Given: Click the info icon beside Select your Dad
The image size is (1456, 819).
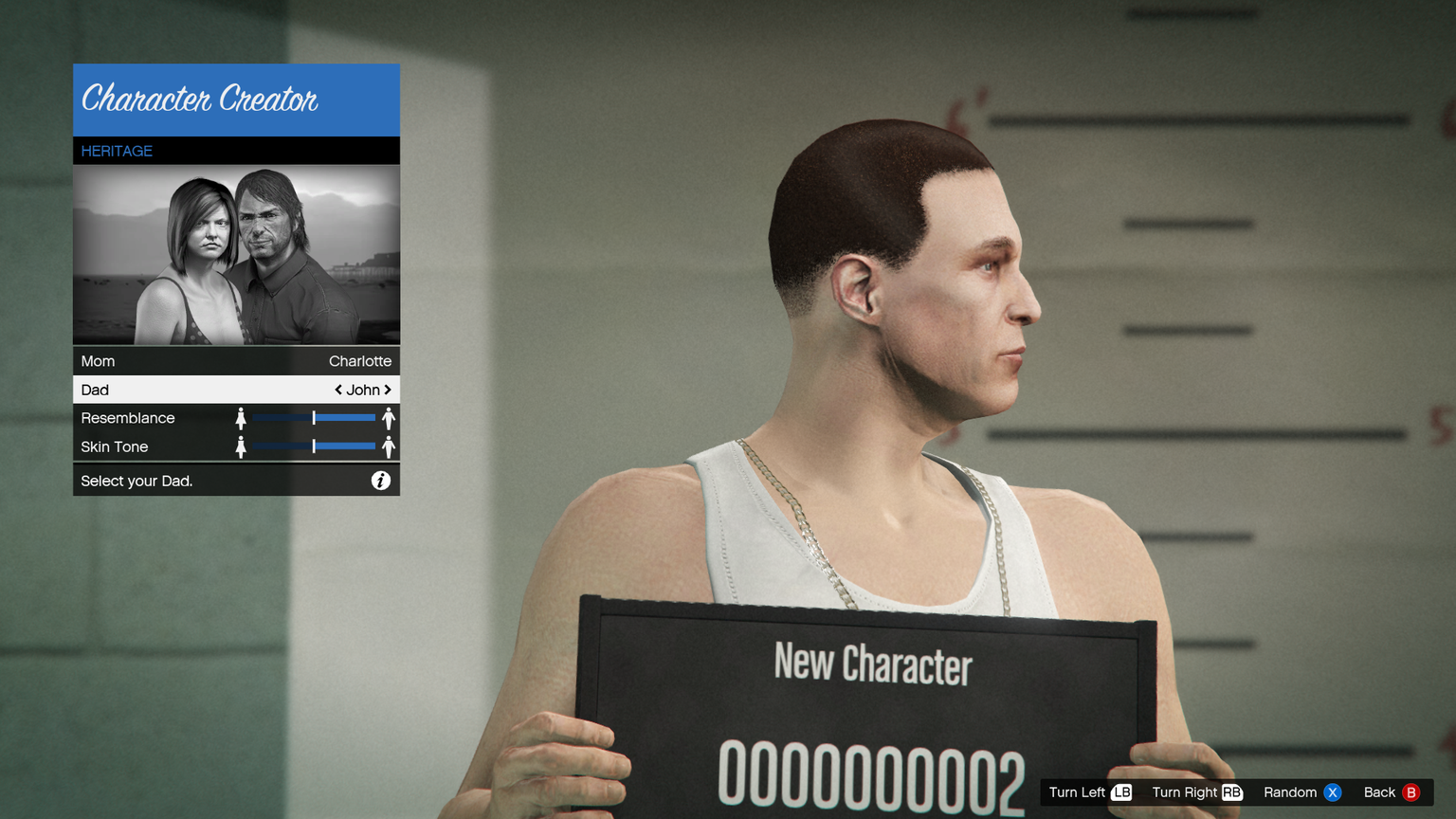Looking at the screenshot, I should pos(380,481).
